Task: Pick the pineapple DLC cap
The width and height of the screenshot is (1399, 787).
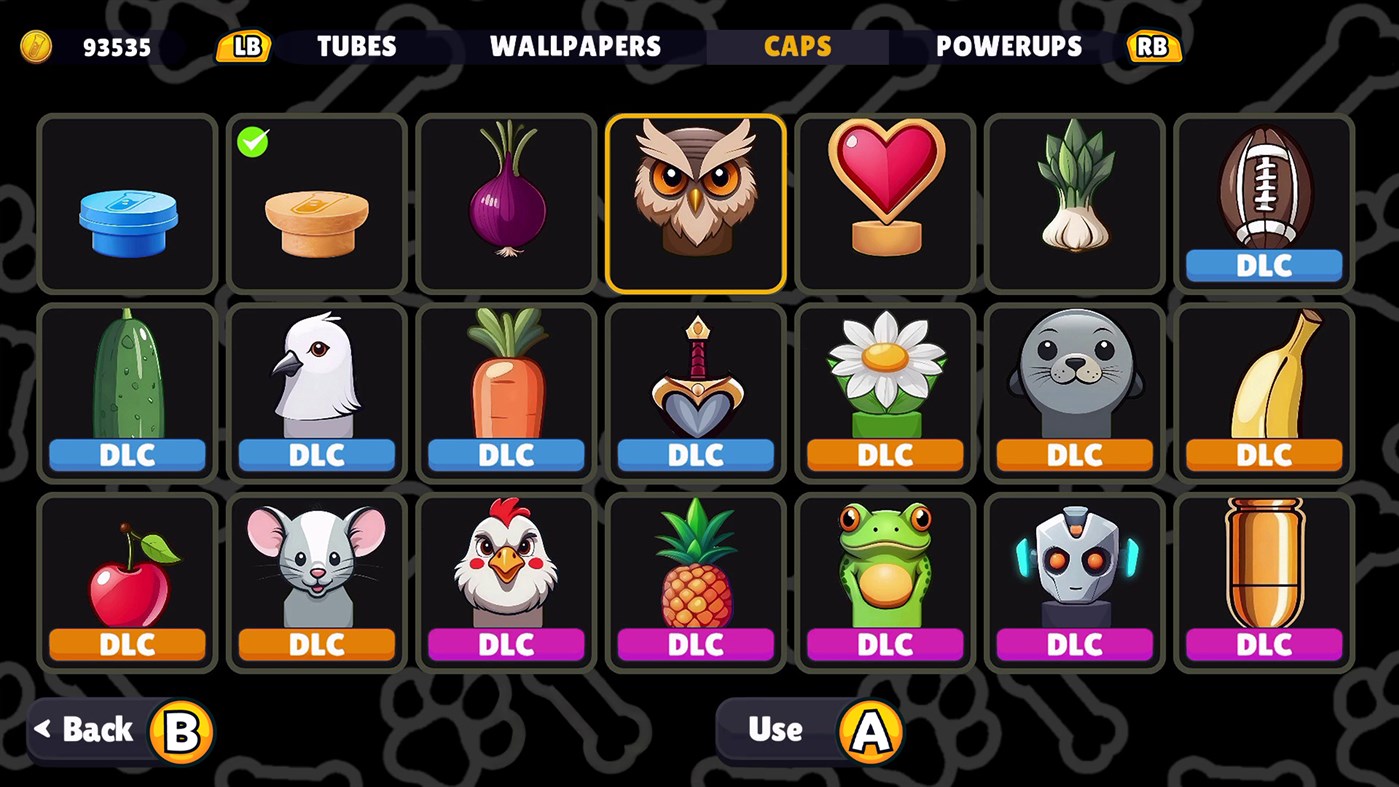Action: tap(695, 570)
